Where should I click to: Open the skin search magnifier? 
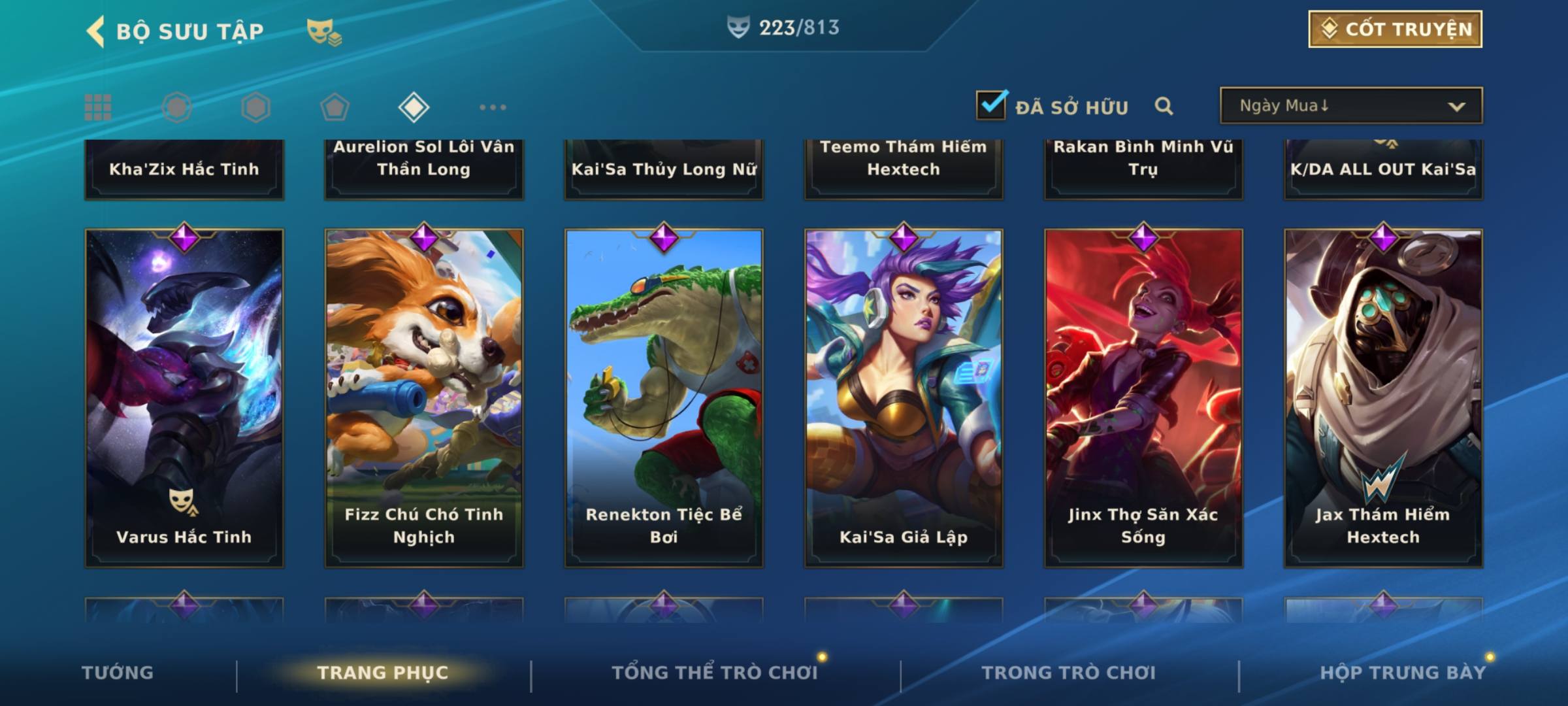(1164, 106)
